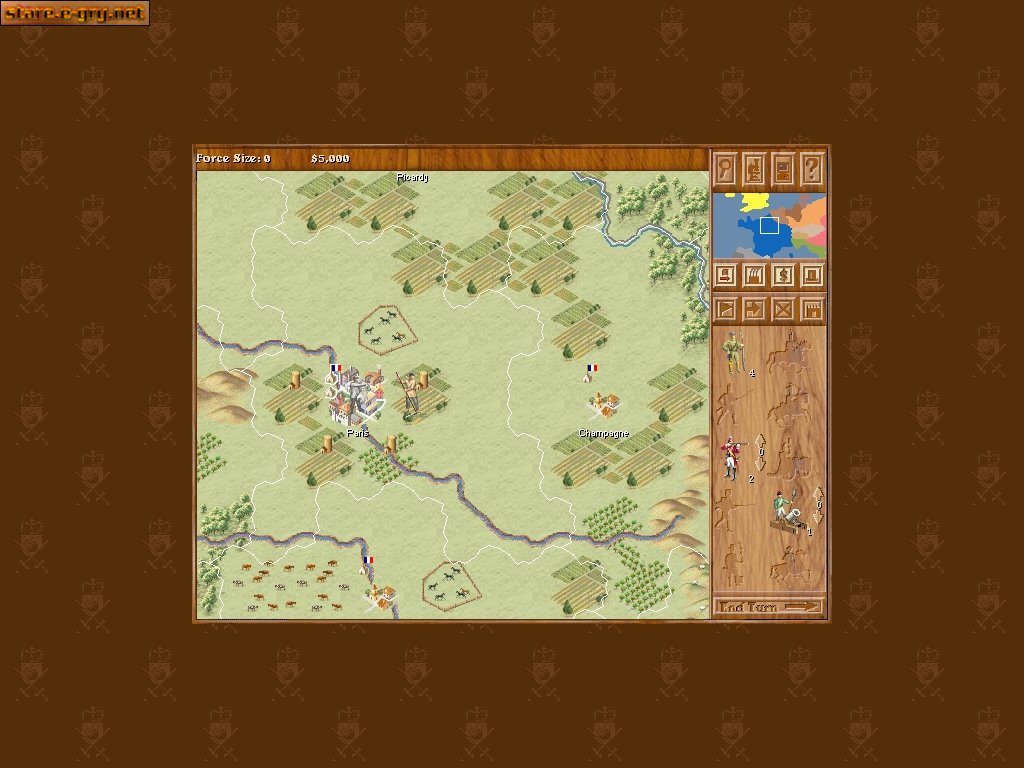
Task: Click the minimap of Europe
Action: (x=769, y=225)
